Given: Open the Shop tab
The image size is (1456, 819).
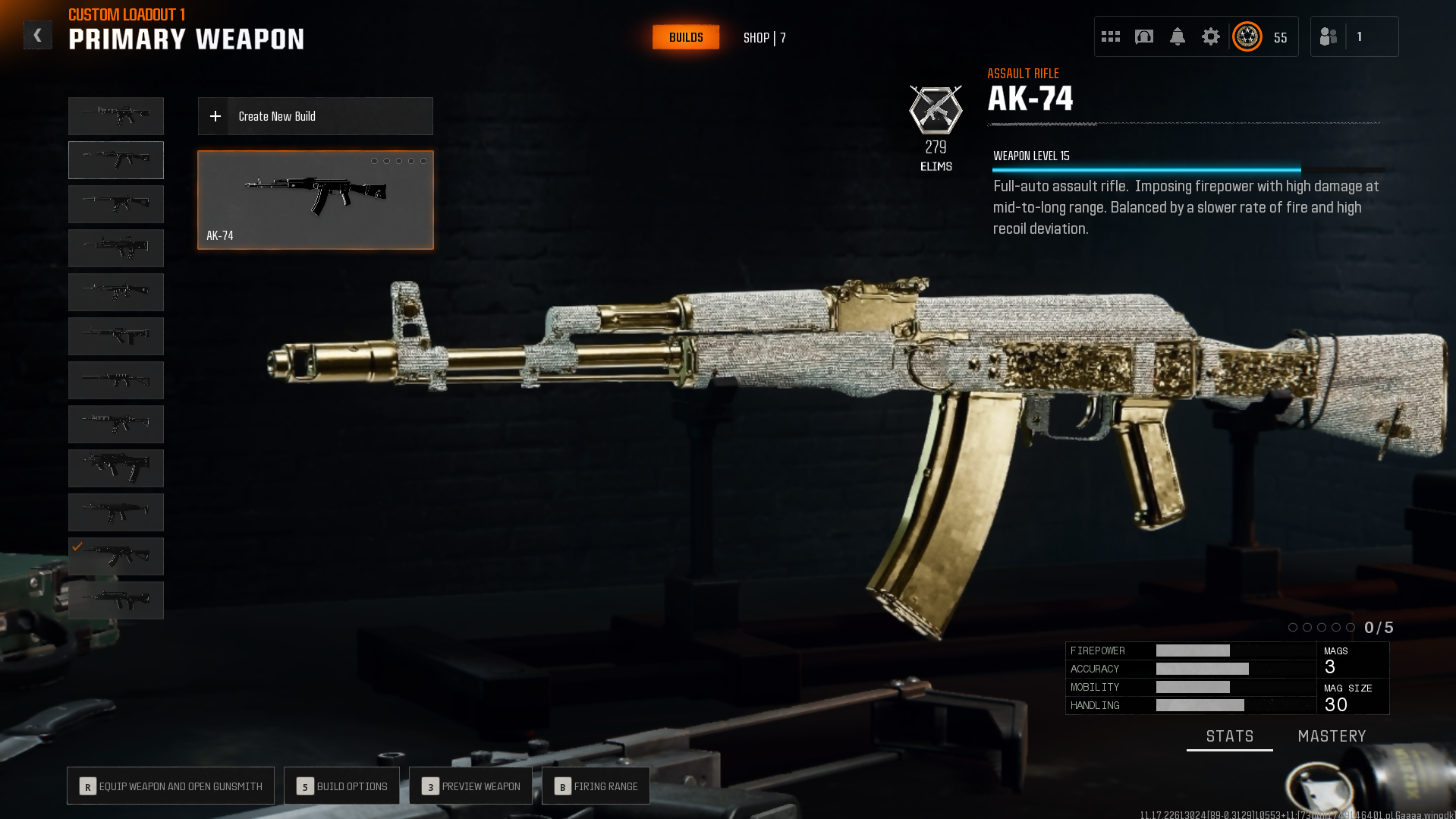Looking at the screenshot, I should pos(764,38).
